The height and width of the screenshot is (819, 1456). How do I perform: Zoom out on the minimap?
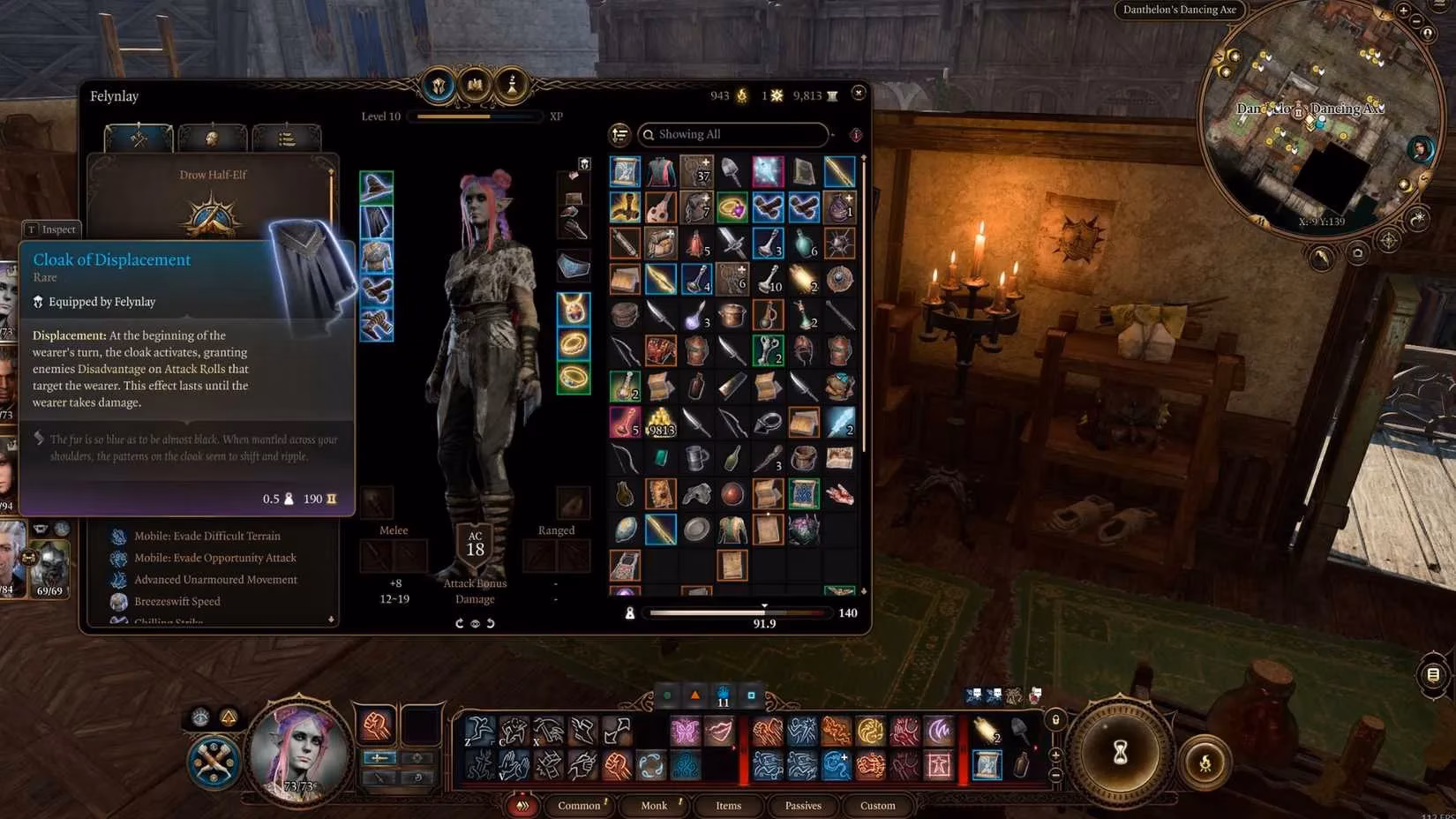[1417, 21]
